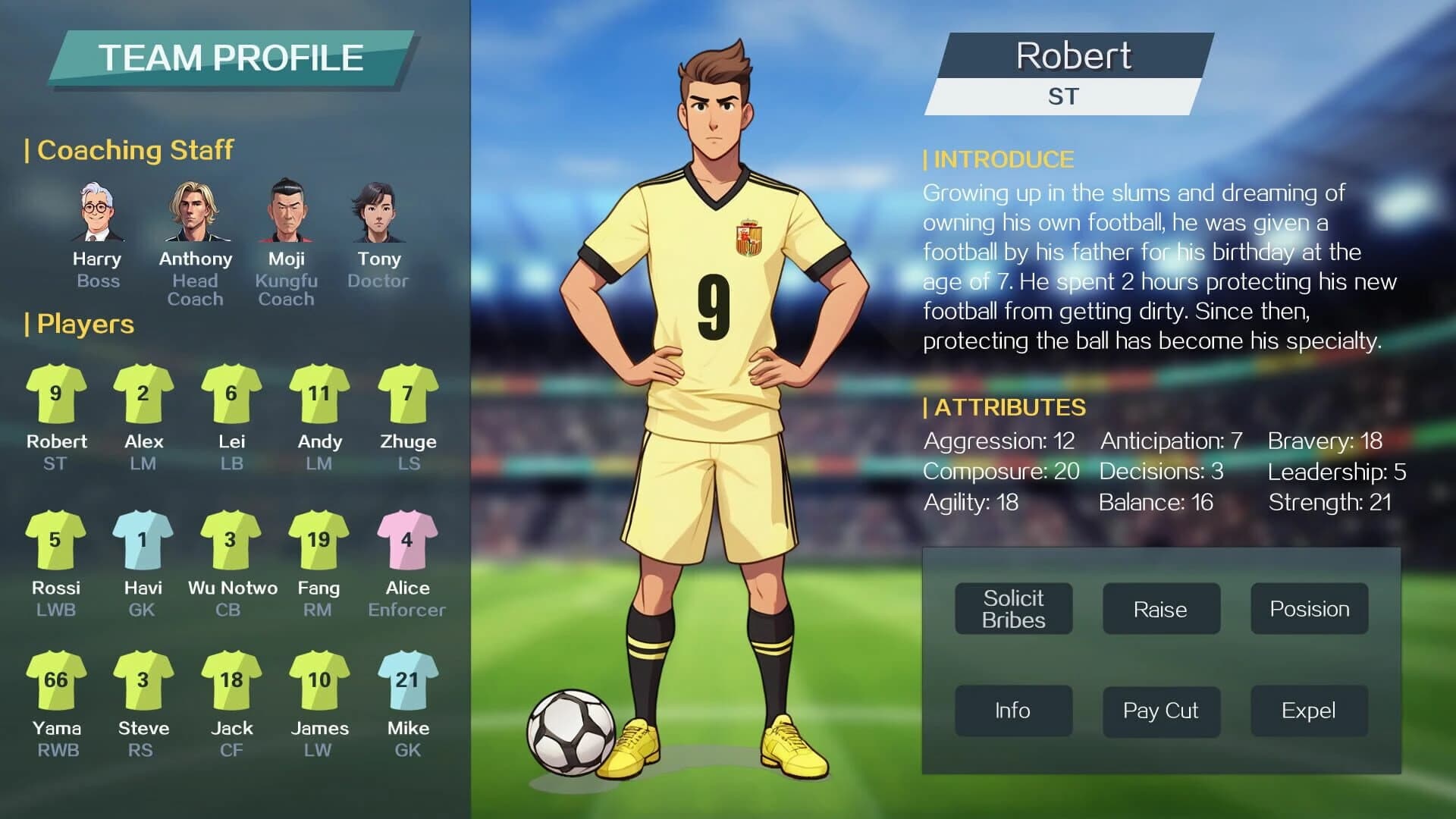Select Mike's number 21 goalkeeper jersey
1456x819 pixels.
coord(406,681)
